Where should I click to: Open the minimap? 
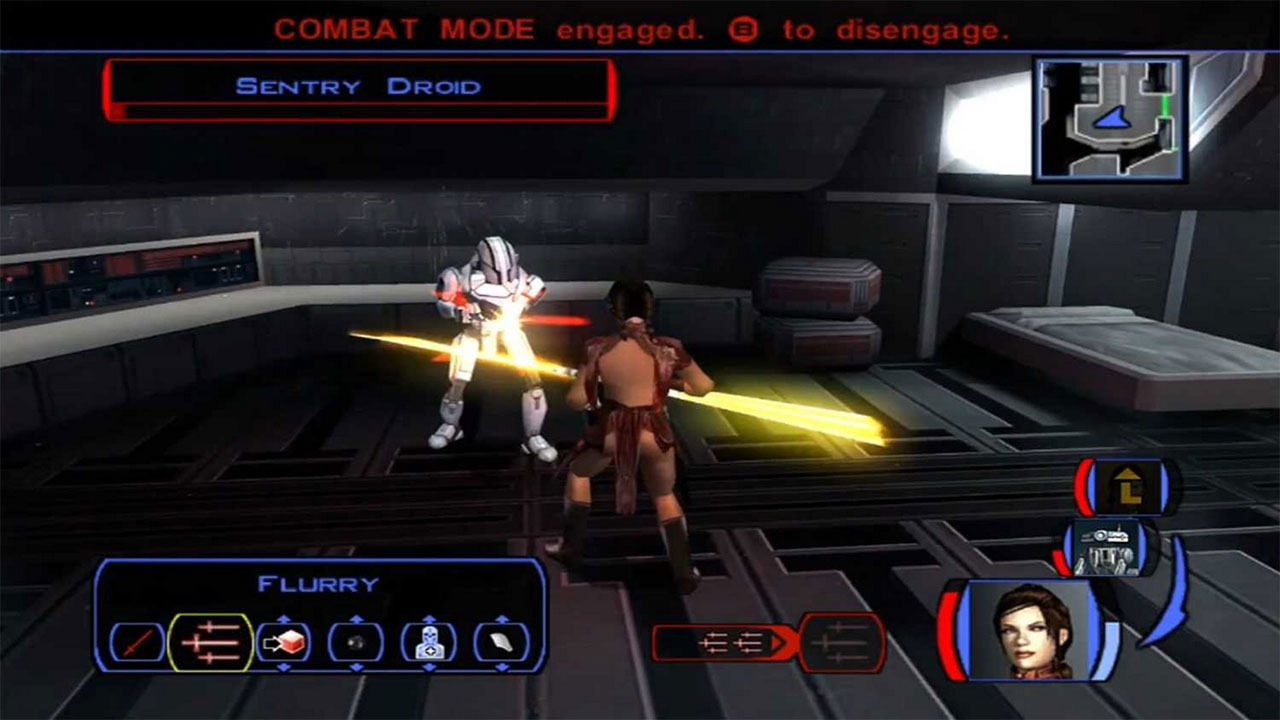pyautogui.click(x=1110, y=119)
